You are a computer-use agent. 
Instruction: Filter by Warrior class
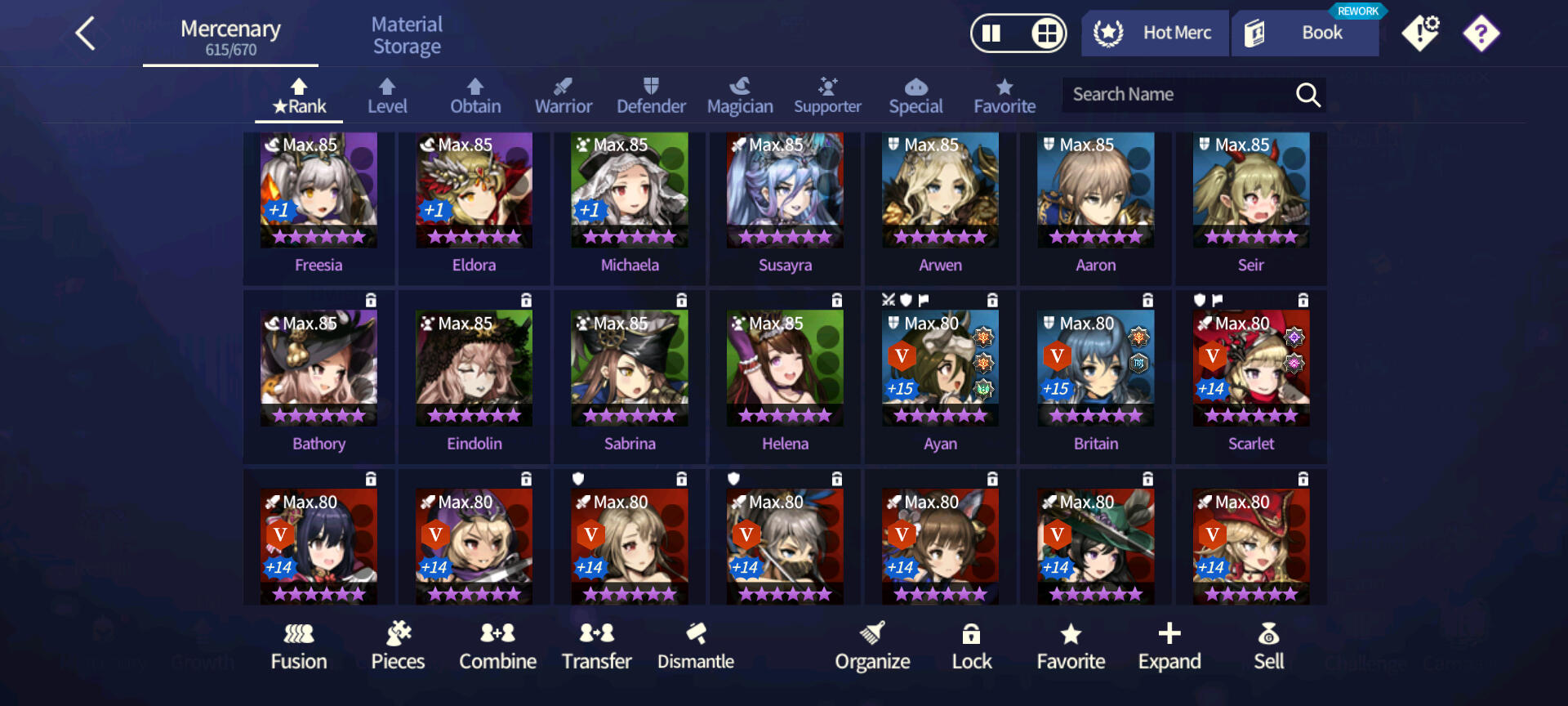pyautogui.click(x=563, y=96)
